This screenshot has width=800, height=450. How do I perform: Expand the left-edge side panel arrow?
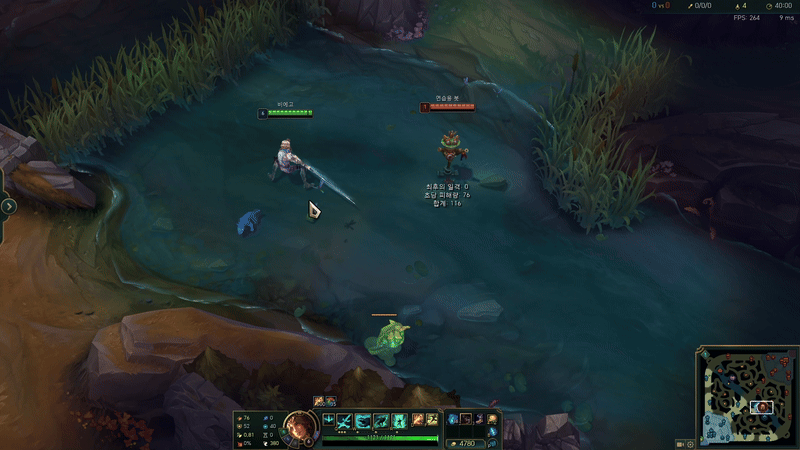click(9, 206)
